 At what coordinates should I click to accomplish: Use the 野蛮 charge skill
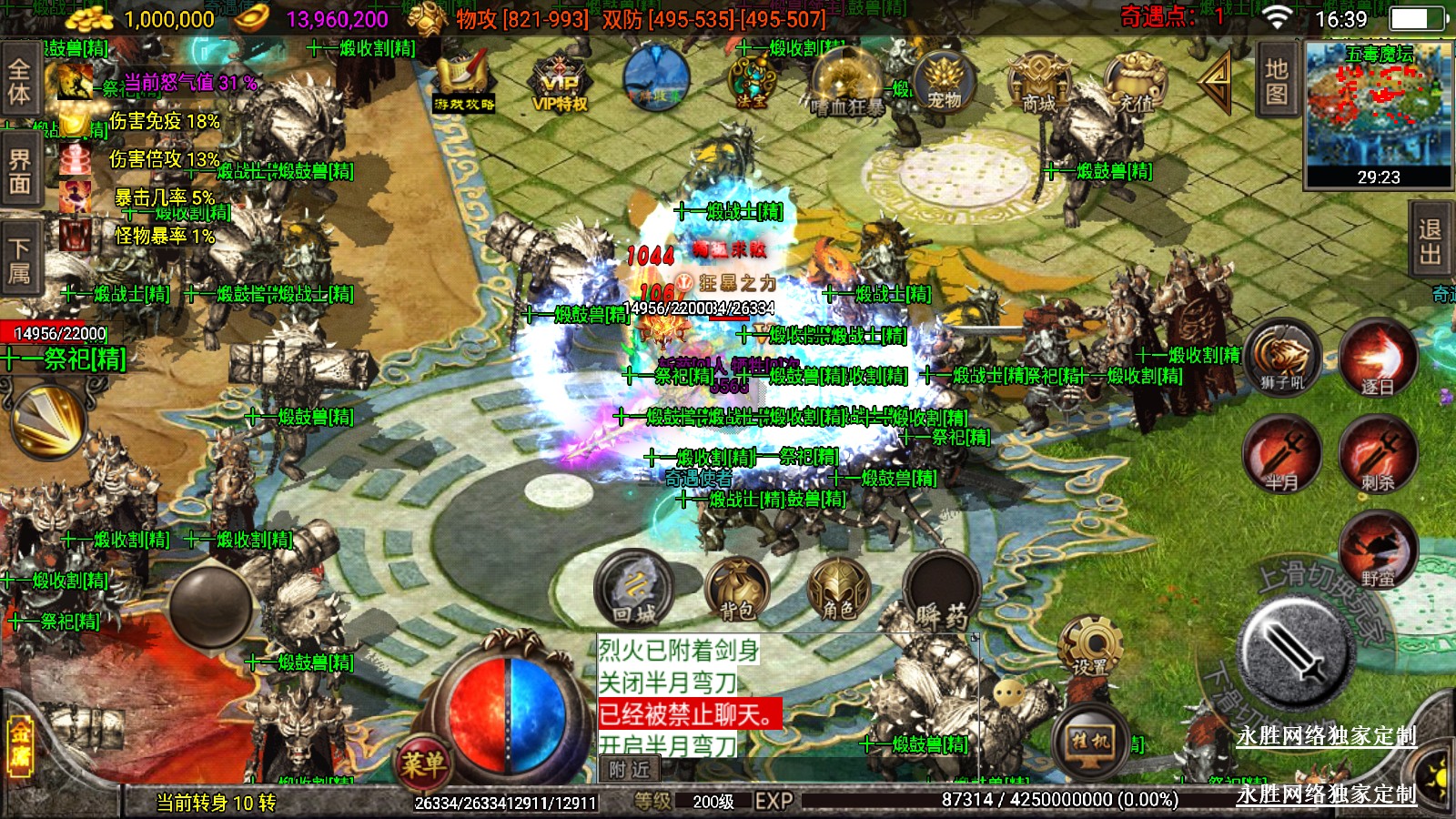pyautogui.click(x=1377, y=549)
